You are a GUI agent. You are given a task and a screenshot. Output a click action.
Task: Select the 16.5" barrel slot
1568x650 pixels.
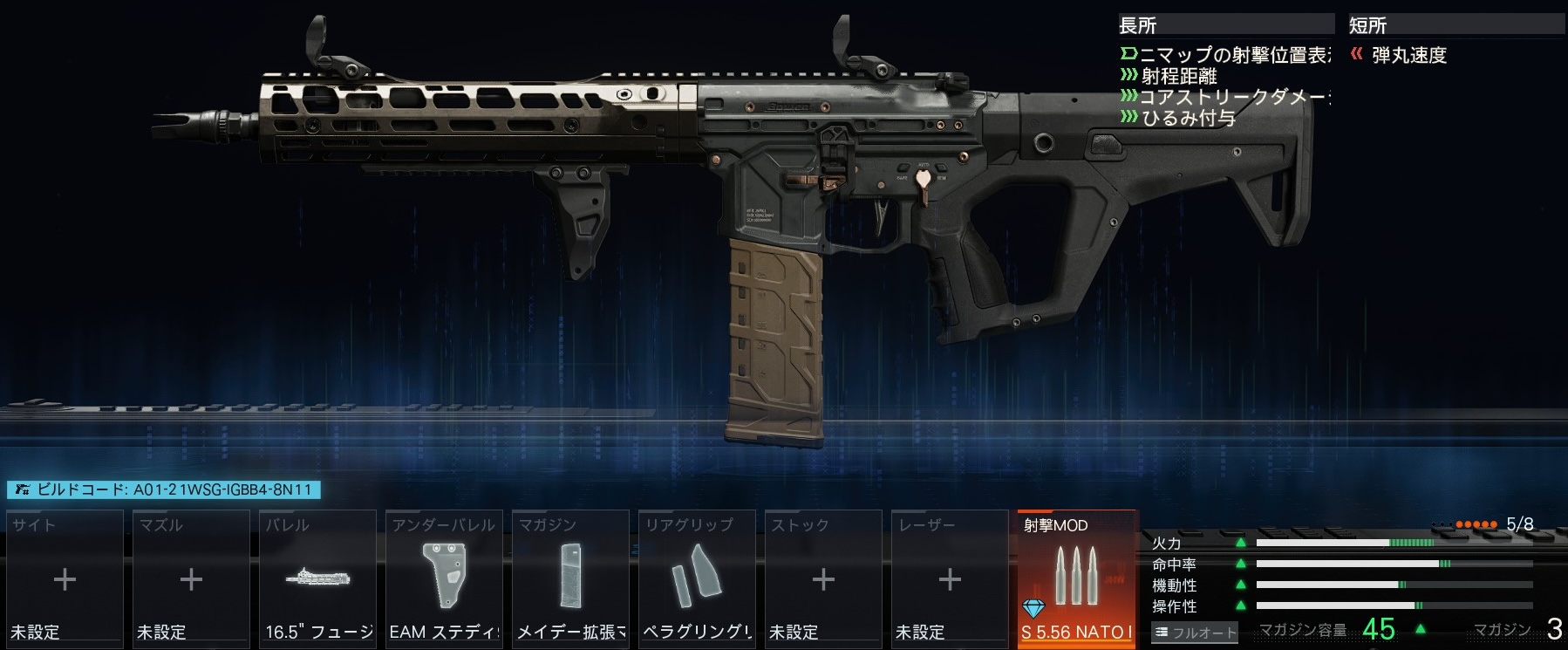[317, 579]
